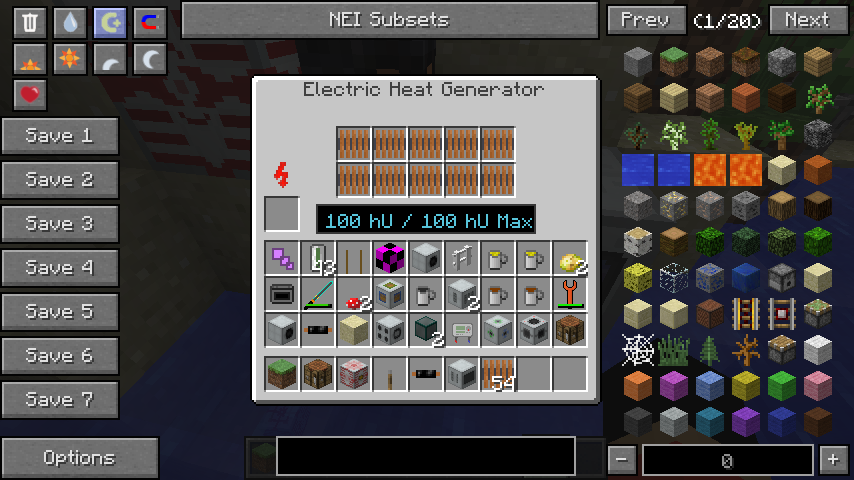The image size is (854, 480).
Task: Pick up the orange wrench in inventory
Action: tap(570, 294)
